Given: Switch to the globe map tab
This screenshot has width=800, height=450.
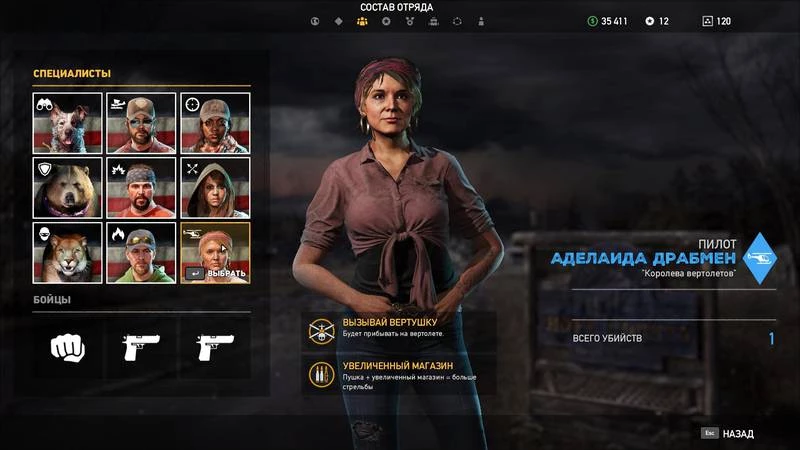Looking at the screenshot, I should click(314, 21).
